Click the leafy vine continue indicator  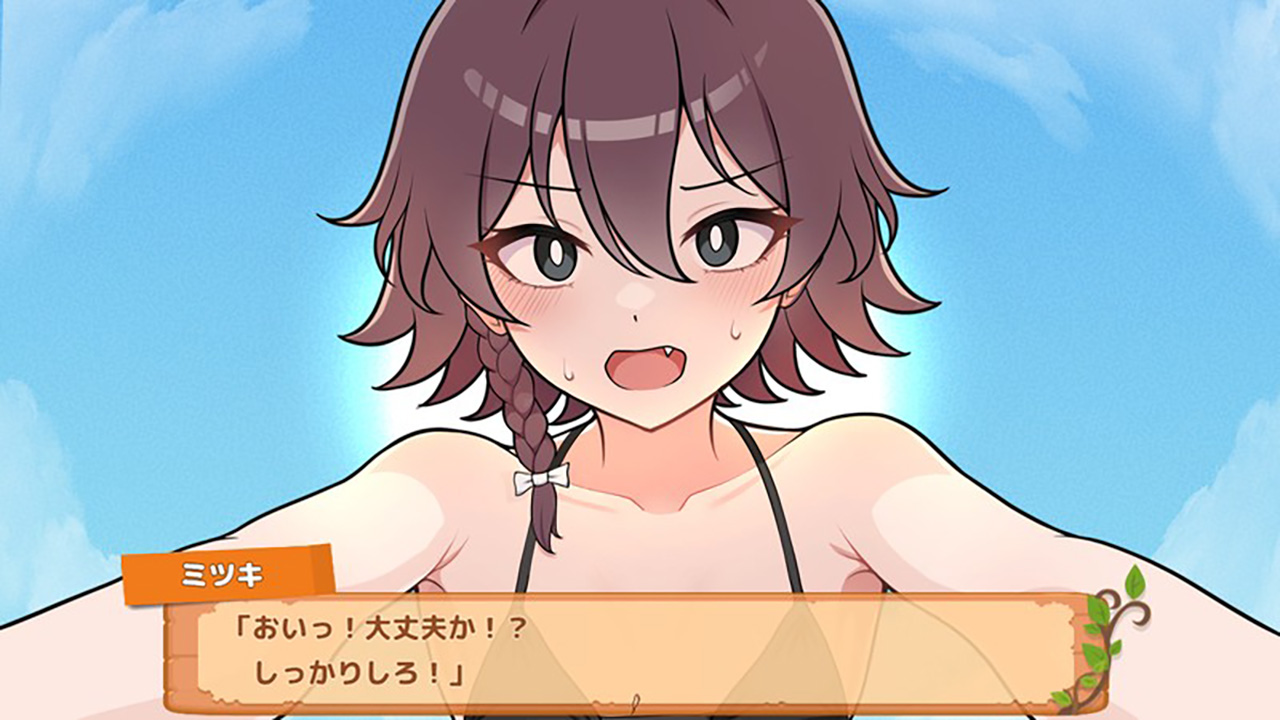coord(1111,636)
